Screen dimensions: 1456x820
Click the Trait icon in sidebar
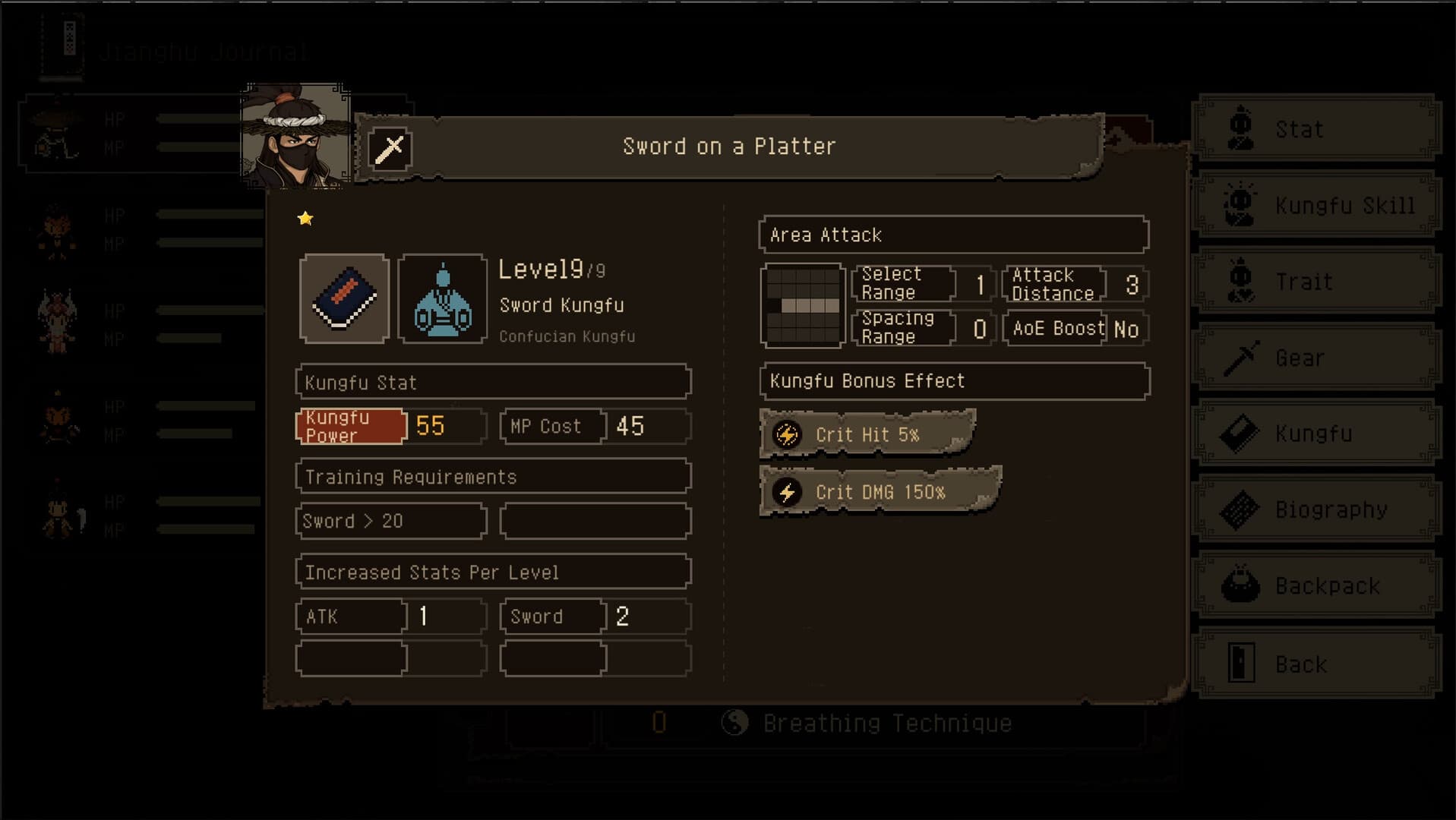pos(1240,281)
